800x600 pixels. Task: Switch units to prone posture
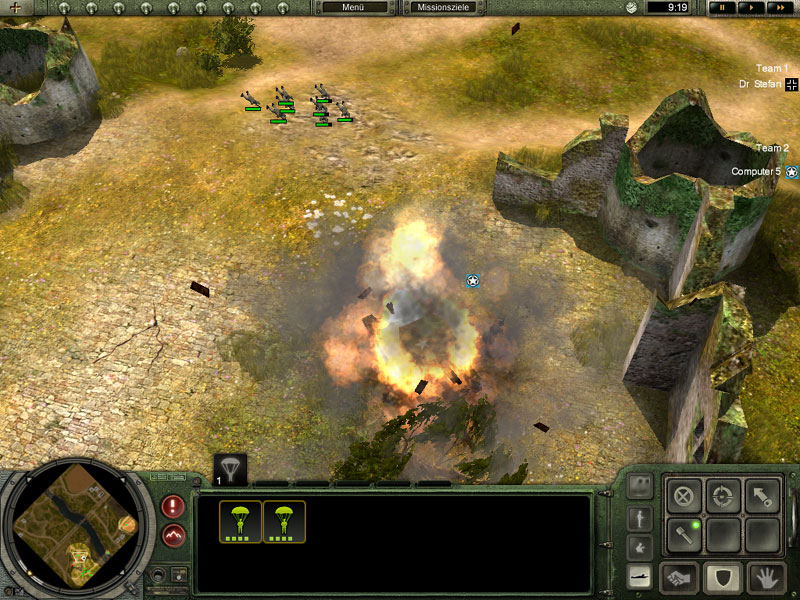click(x=640, y=577)
